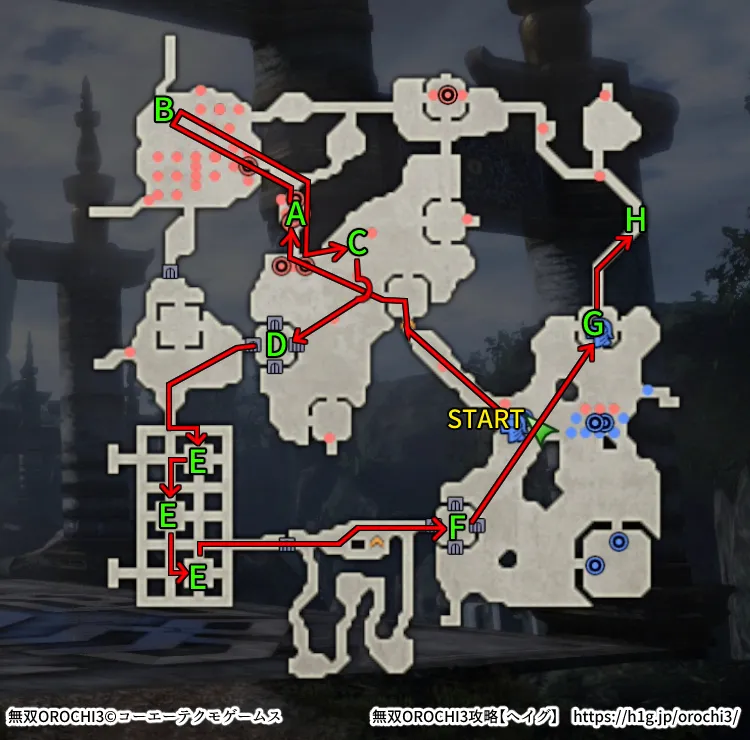Choose the final H waypoint marker
Viewport: 750px width, 740px height.
tap(635, 220)
